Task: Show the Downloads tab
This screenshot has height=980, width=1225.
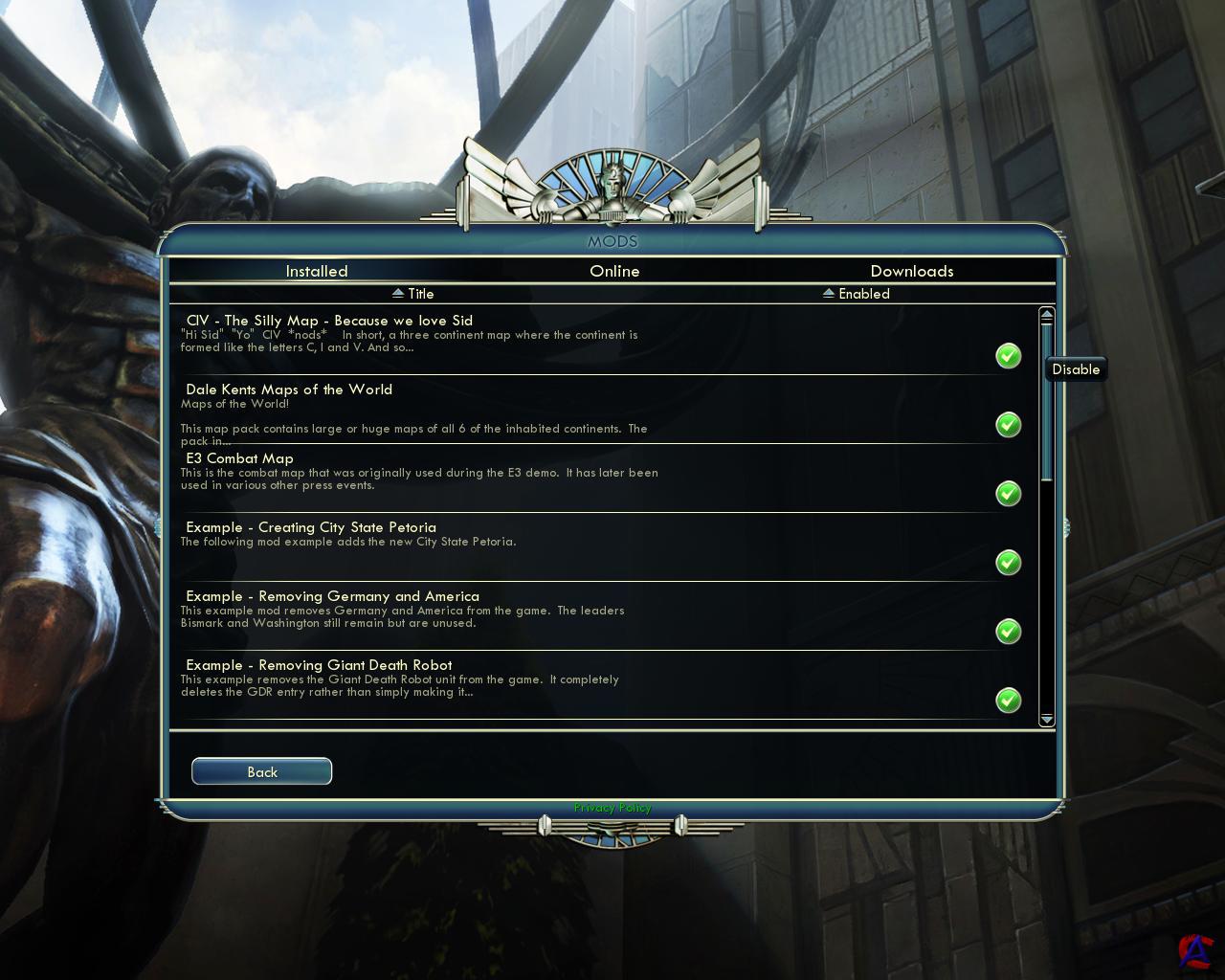Action: 911,271
